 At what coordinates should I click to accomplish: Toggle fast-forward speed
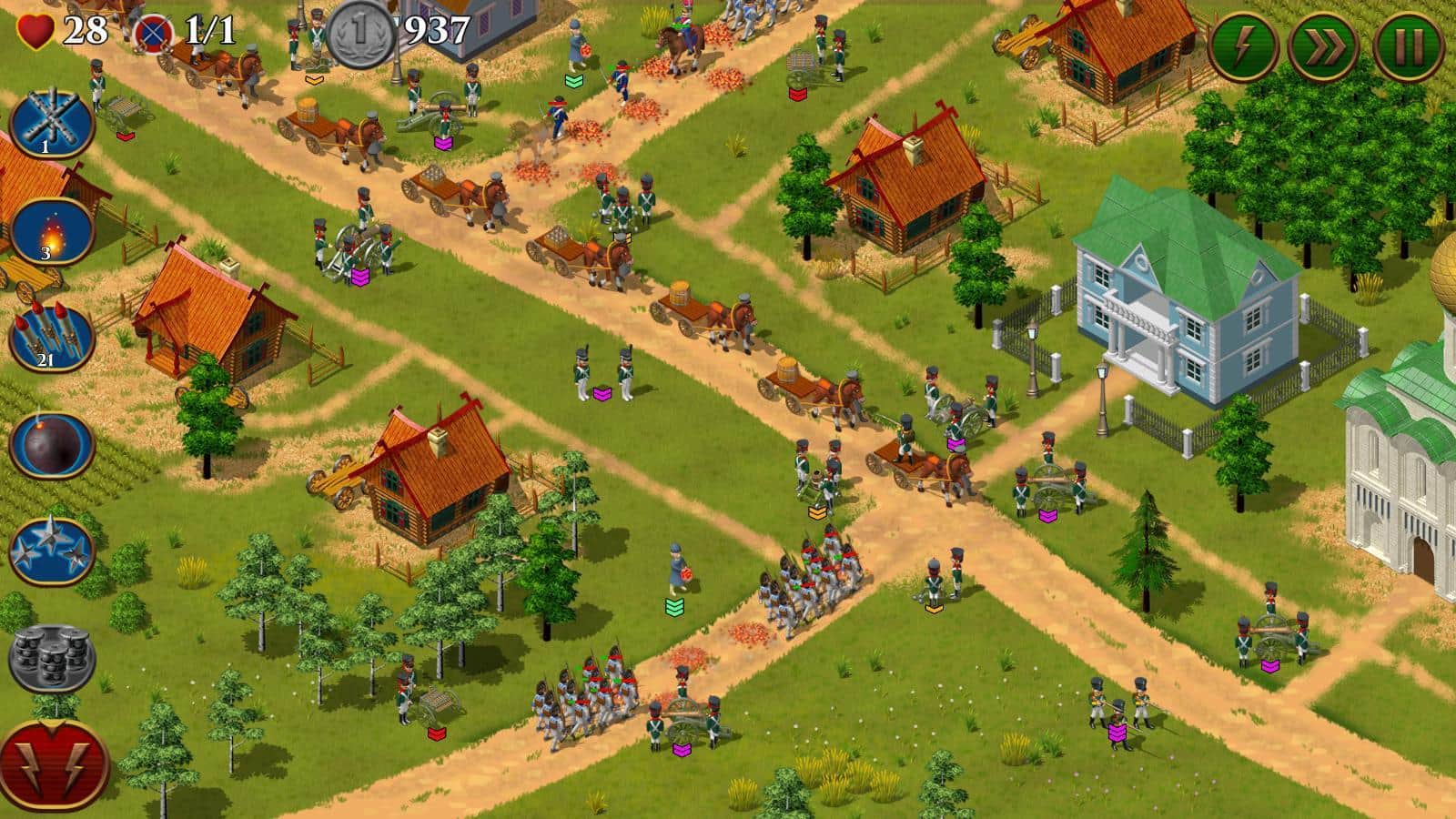1325,45
